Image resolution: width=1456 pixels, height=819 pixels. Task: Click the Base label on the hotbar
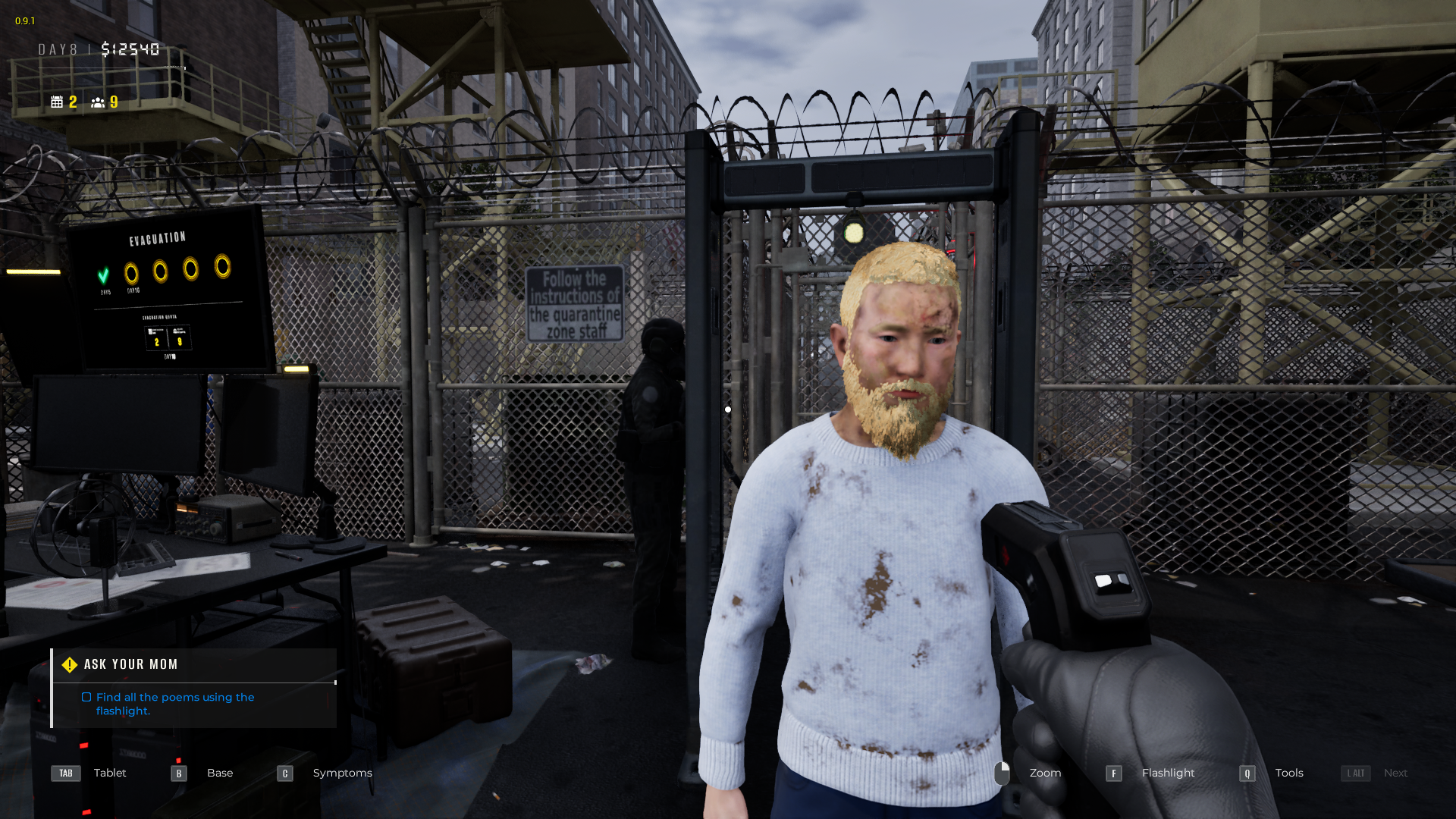tap(220, 773)
